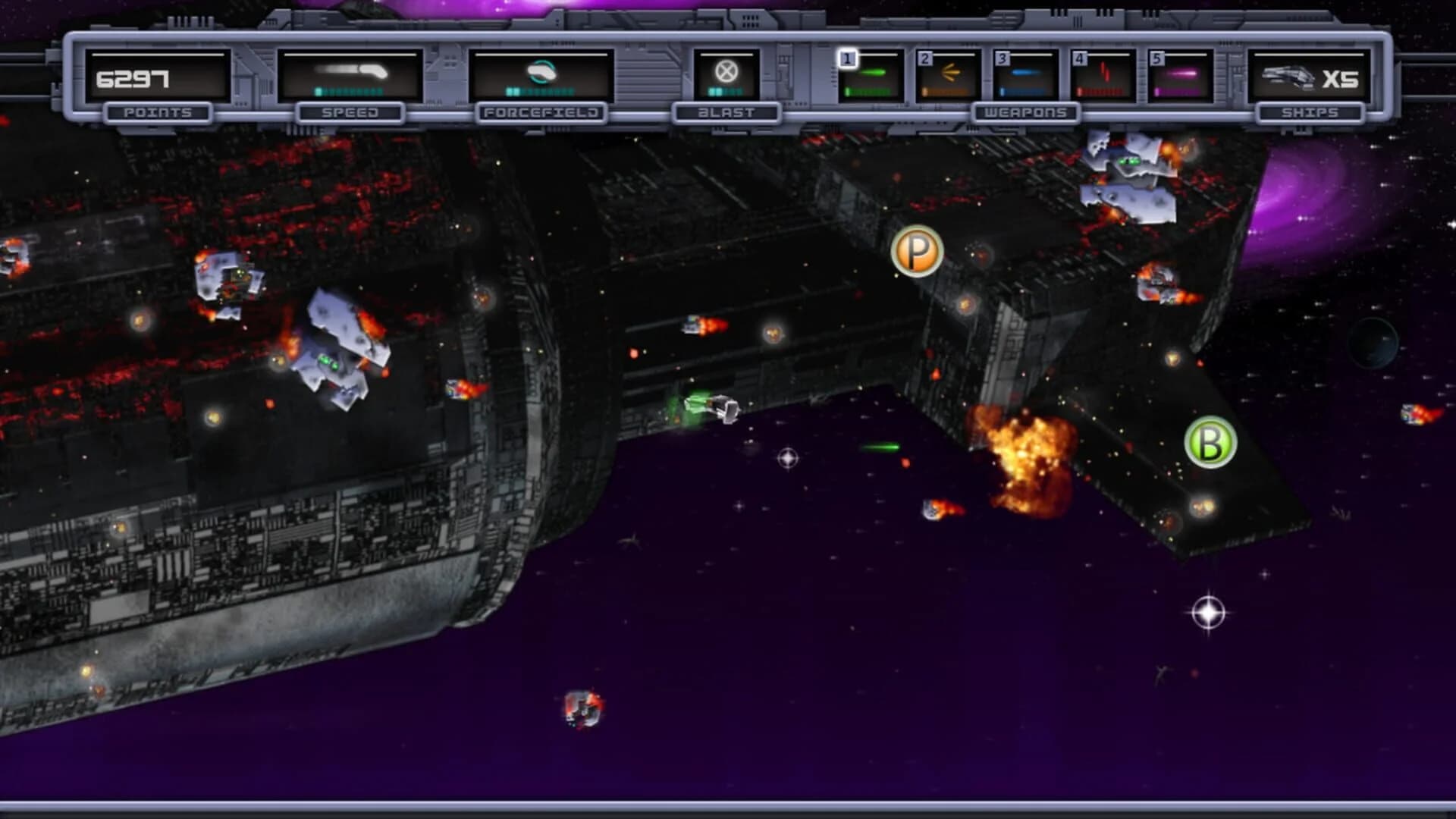Click the Forcefield shield icon
This screenshot has width=1456, height=819.
[x=541, y=70]
